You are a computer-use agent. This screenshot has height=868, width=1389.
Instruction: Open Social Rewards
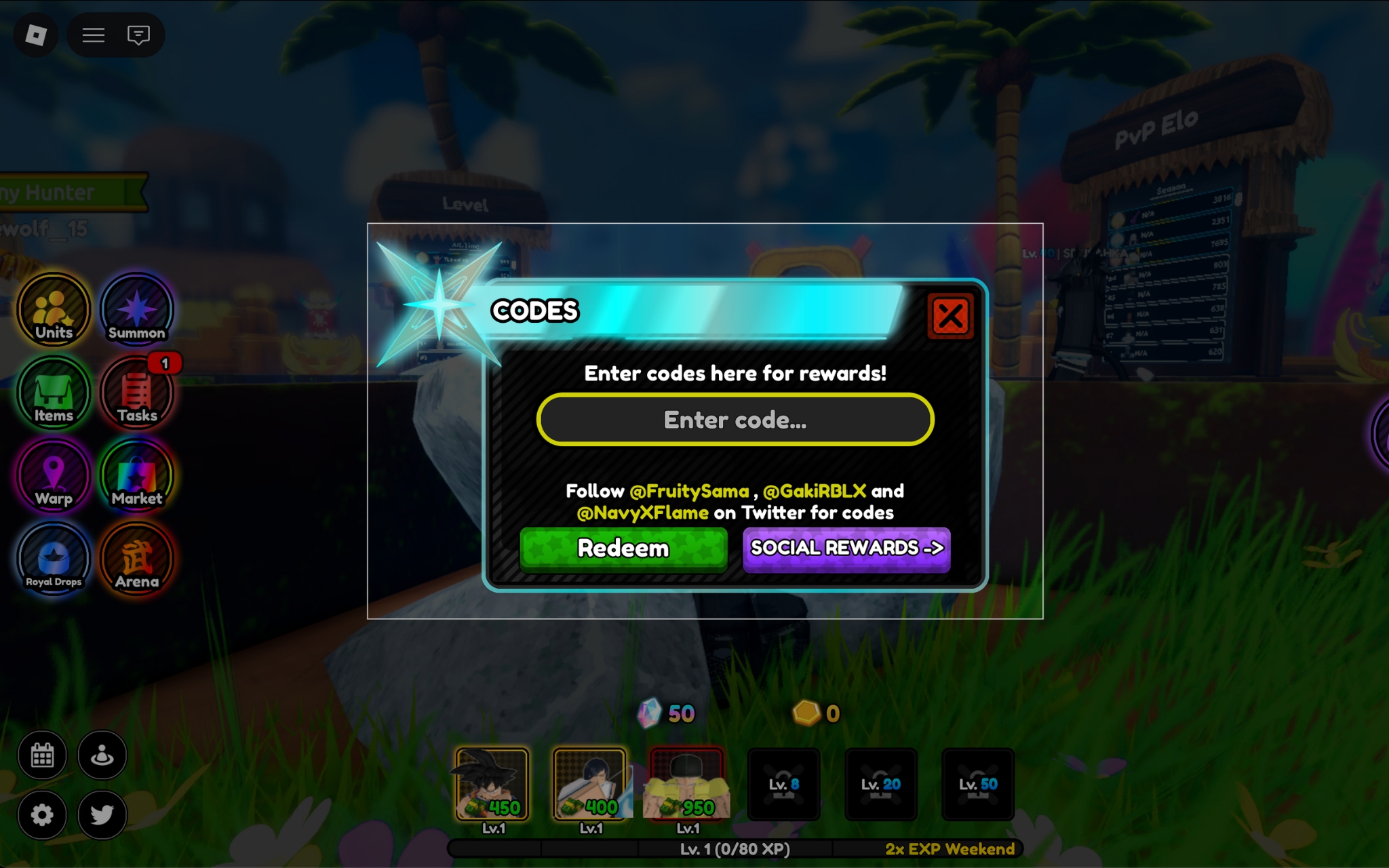tap(846, 549)
